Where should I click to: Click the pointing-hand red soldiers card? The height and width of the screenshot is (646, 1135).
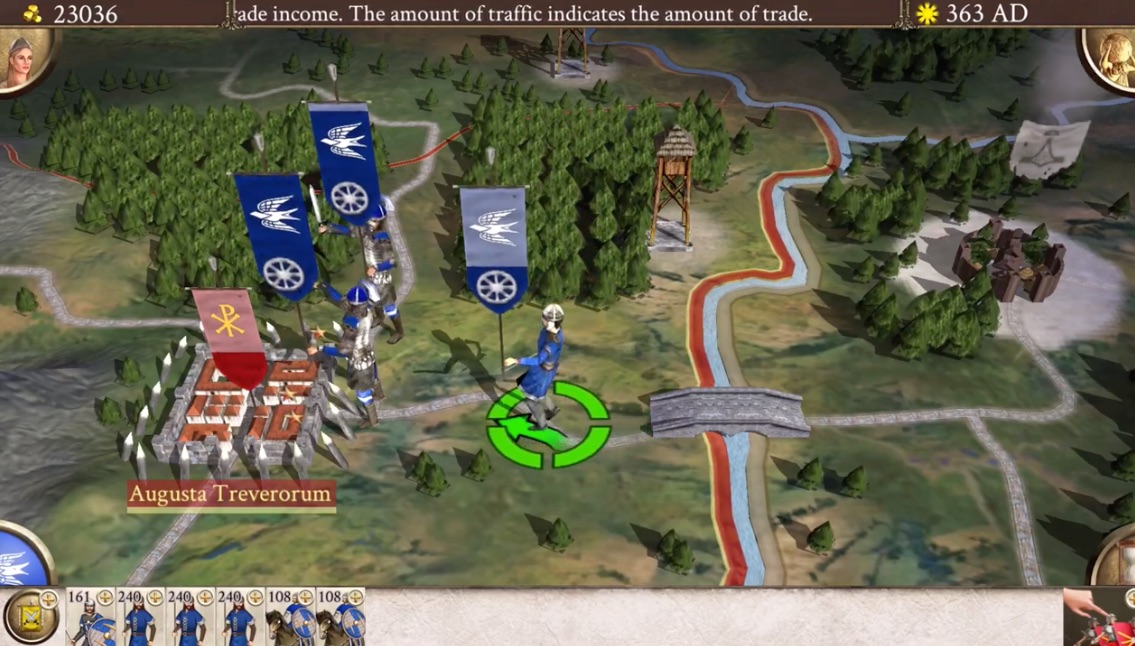(1098, 616)
